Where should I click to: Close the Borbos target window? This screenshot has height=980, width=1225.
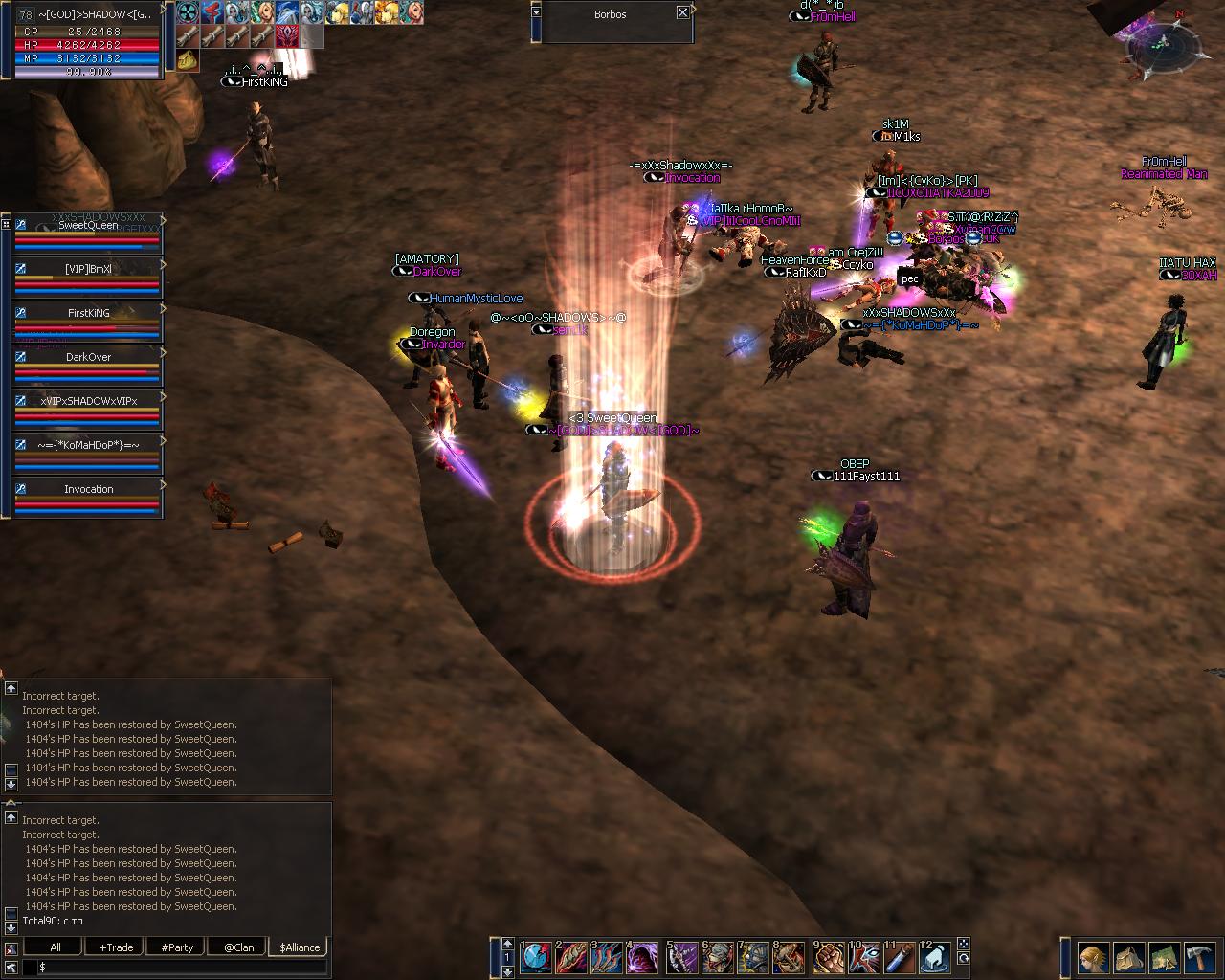click(x=682, y=12)
